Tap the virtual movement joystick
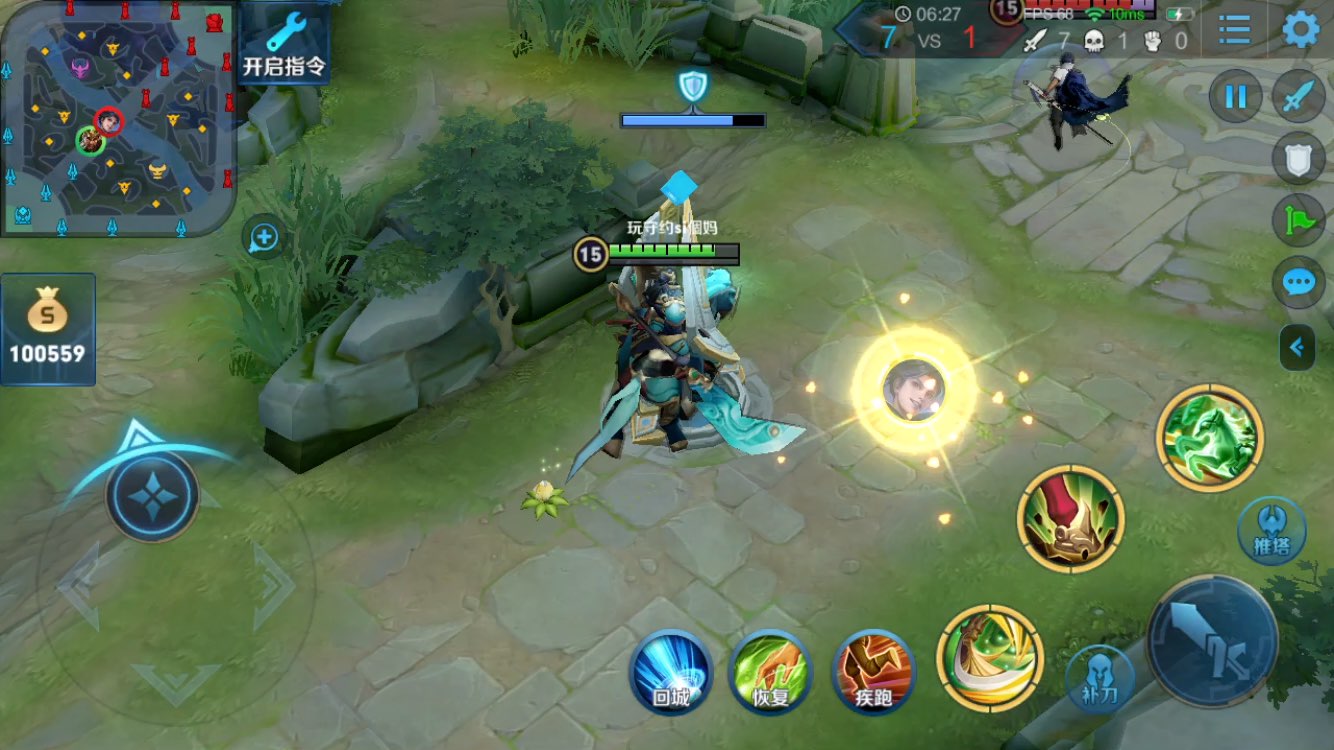Image resolution: width=1334 pixels, height=750 pixels. 153,497
